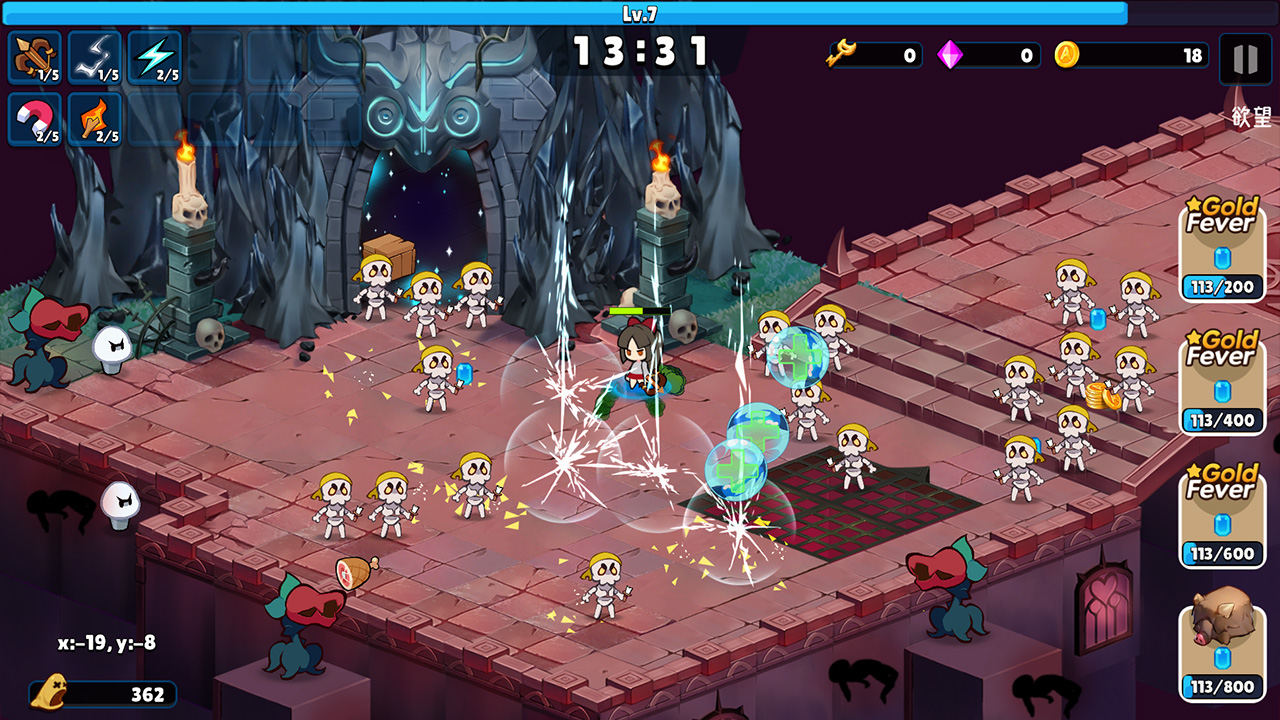The width and height of the screenshot is (1280, 720).
Task: Select the cyan lightning bolt skill
Action: click(x=154, y=57)
